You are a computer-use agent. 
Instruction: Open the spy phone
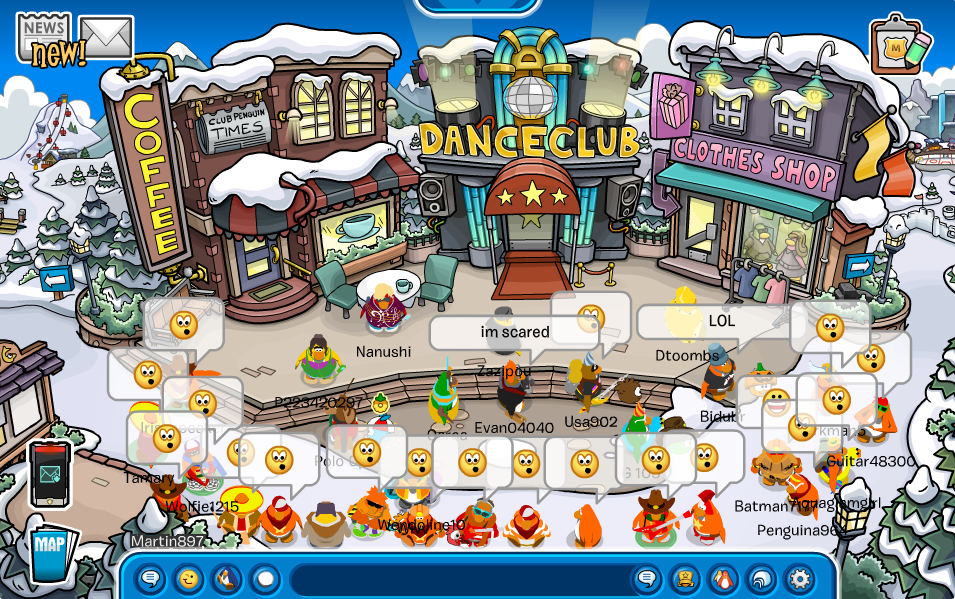pos(50,473)
